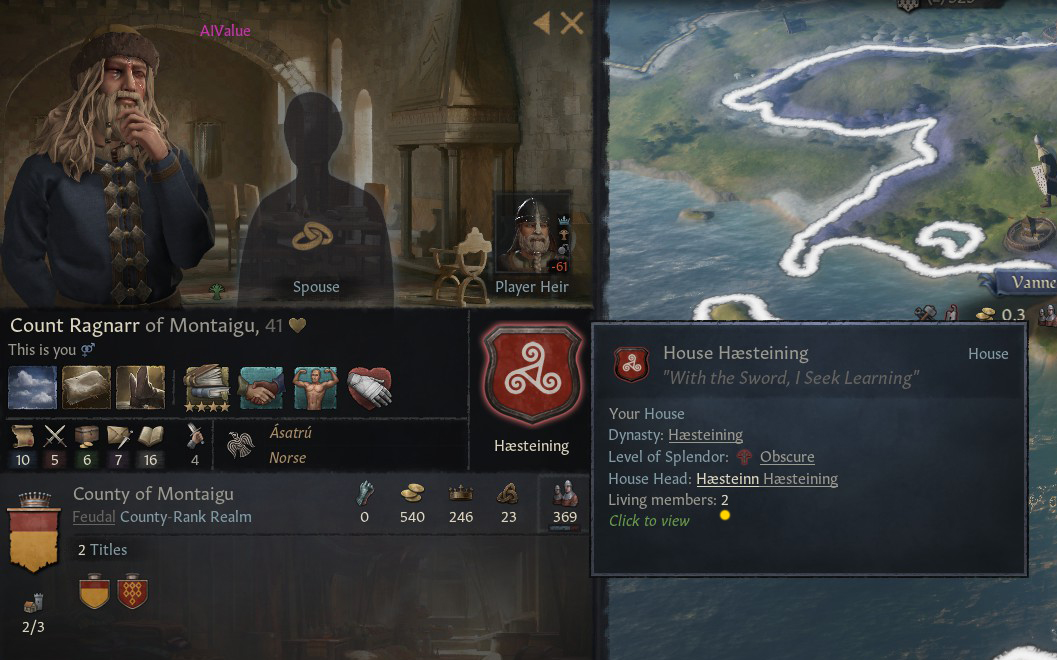Open the Player Heir portrait

pos(532,235)
